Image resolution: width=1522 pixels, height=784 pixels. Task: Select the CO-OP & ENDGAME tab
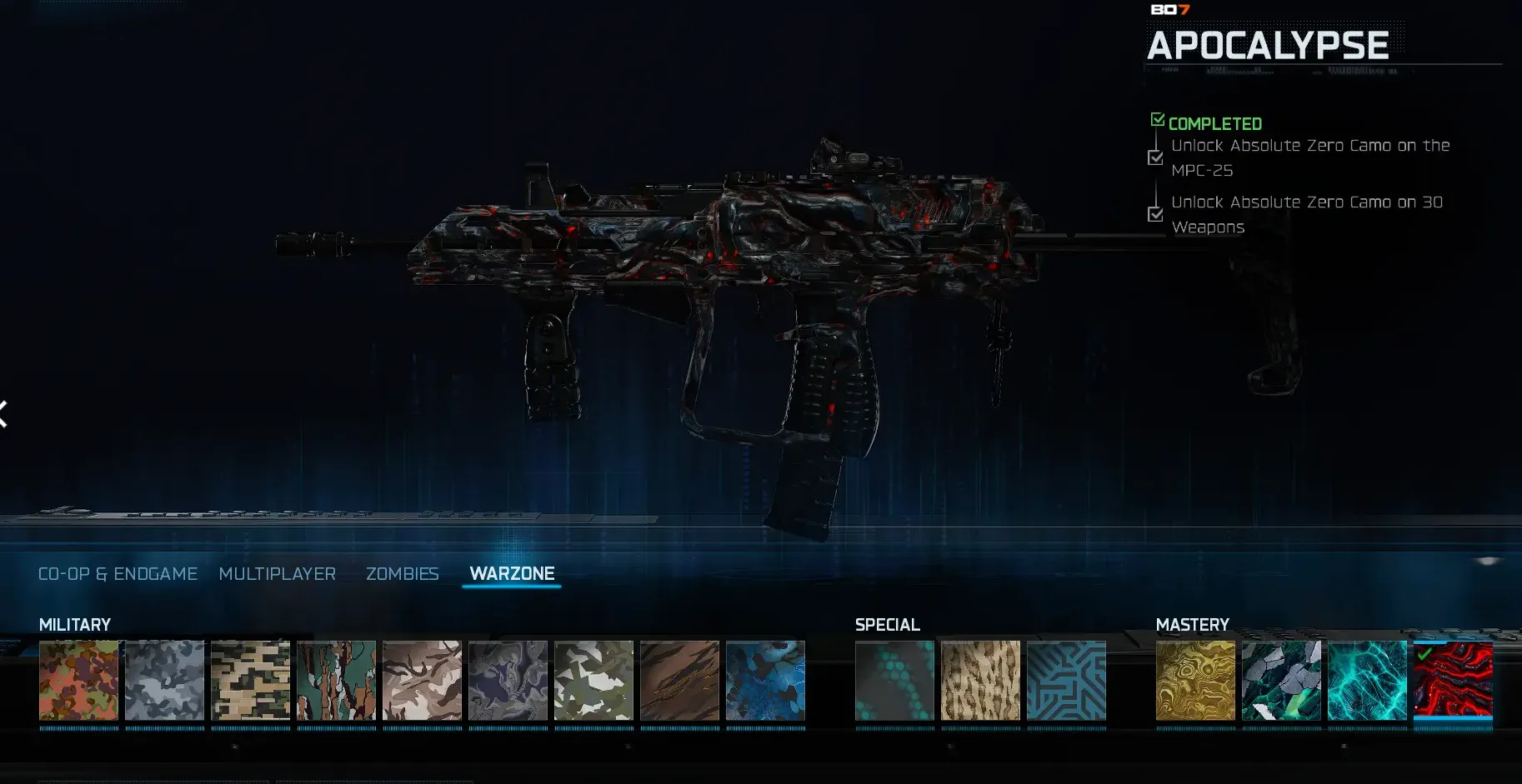(118, 573)
